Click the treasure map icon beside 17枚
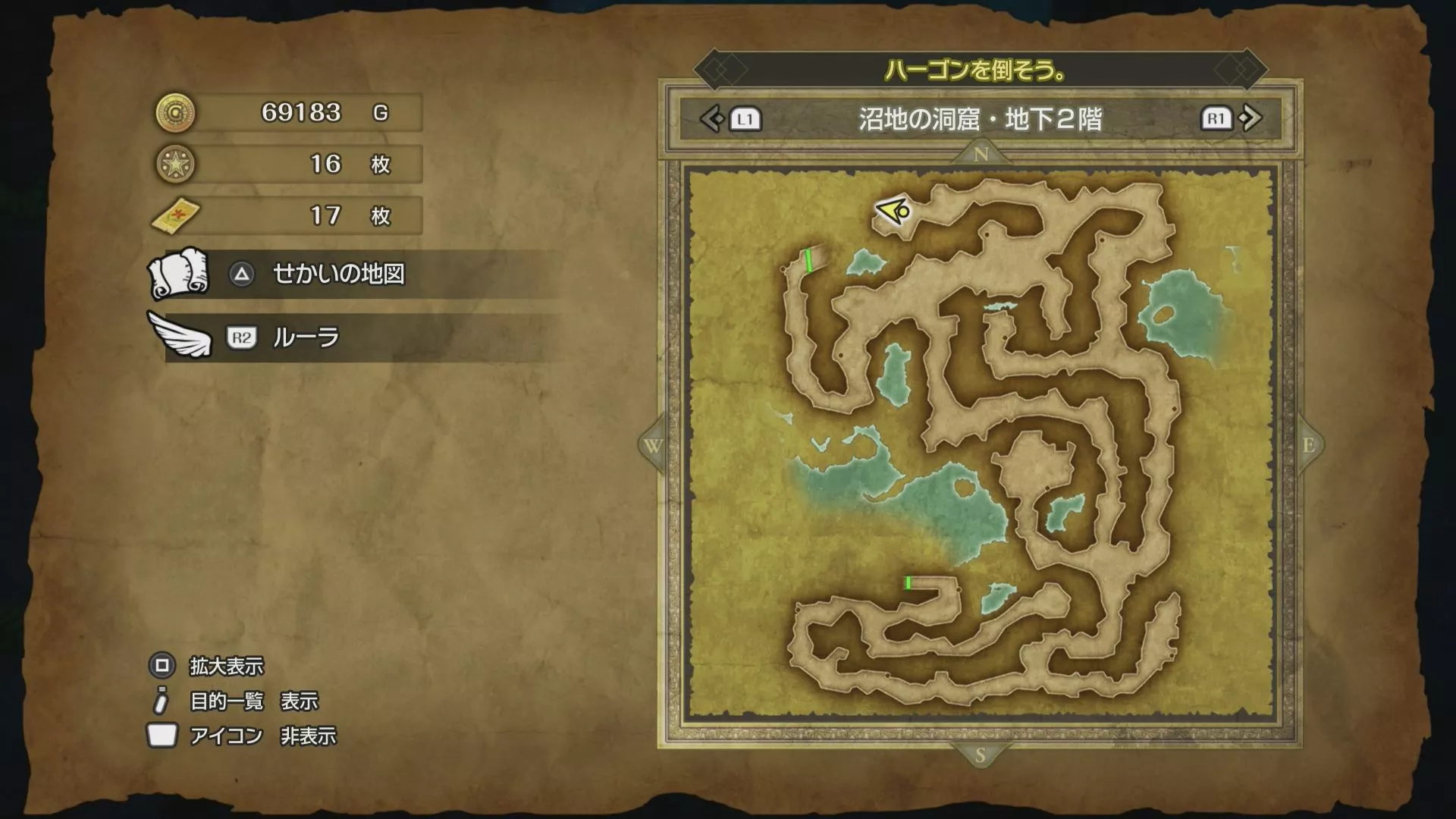Image resolution: width=1456 pixels, height=819 pixels. coord(175,215)
